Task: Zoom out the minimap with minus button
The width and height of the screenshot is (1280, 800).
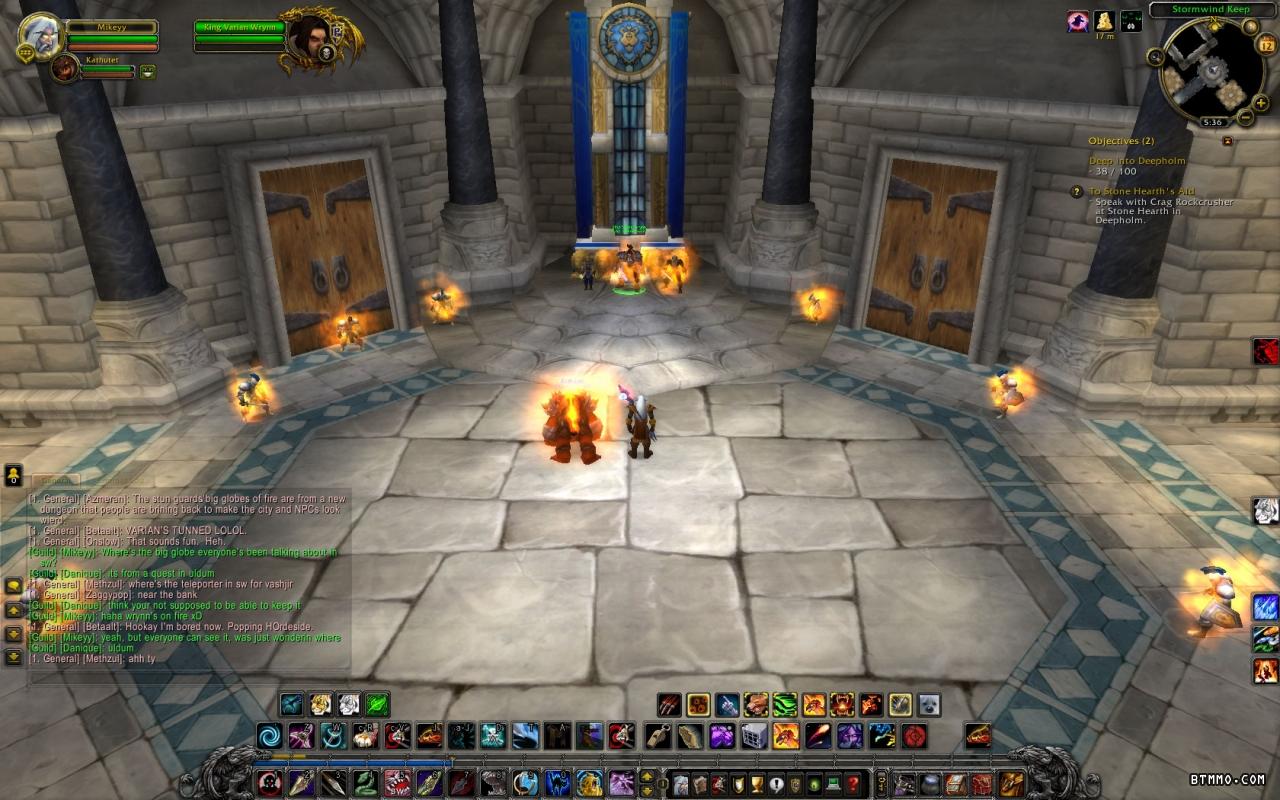Action: [x=1245, y=118]
